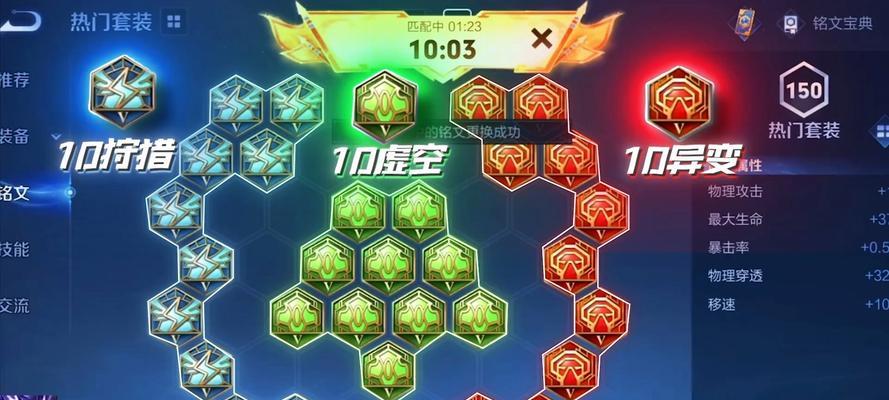889x400 pixels.
Task: Click the card icon beside 铭文宝典
Action: (742, 22)
